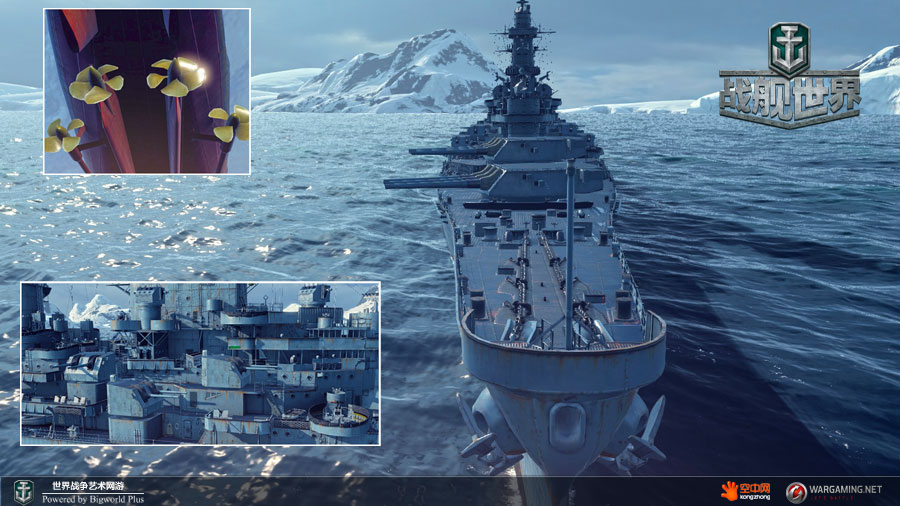This screenshot has height=506, width=900.
Task: Click the Wargaming.net logo
Action: pyautogui.click(x=834, y=491)
